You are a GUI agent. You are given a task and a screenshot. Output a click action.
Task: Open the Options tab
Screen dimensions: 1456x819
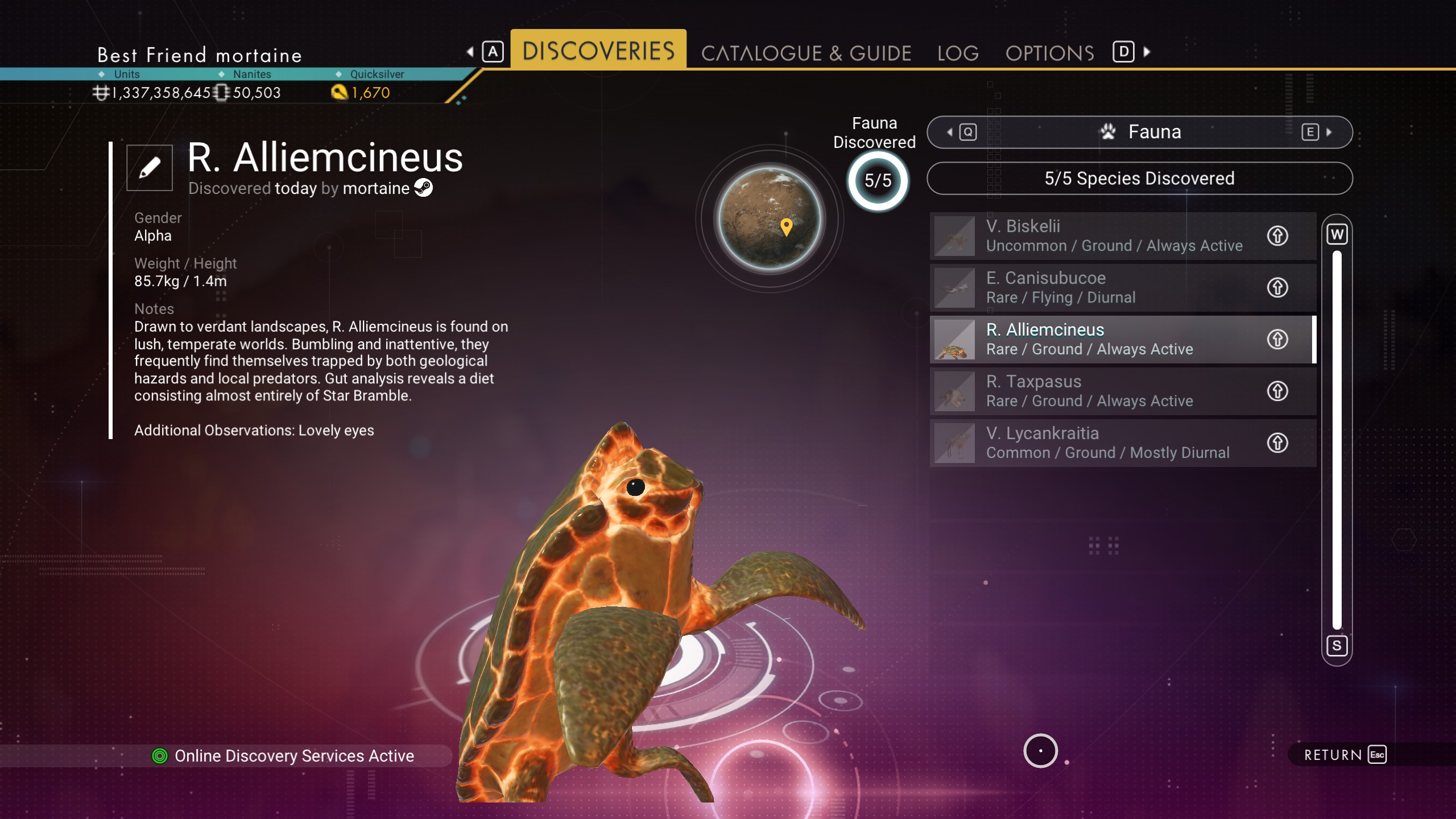coord(1049,53)
